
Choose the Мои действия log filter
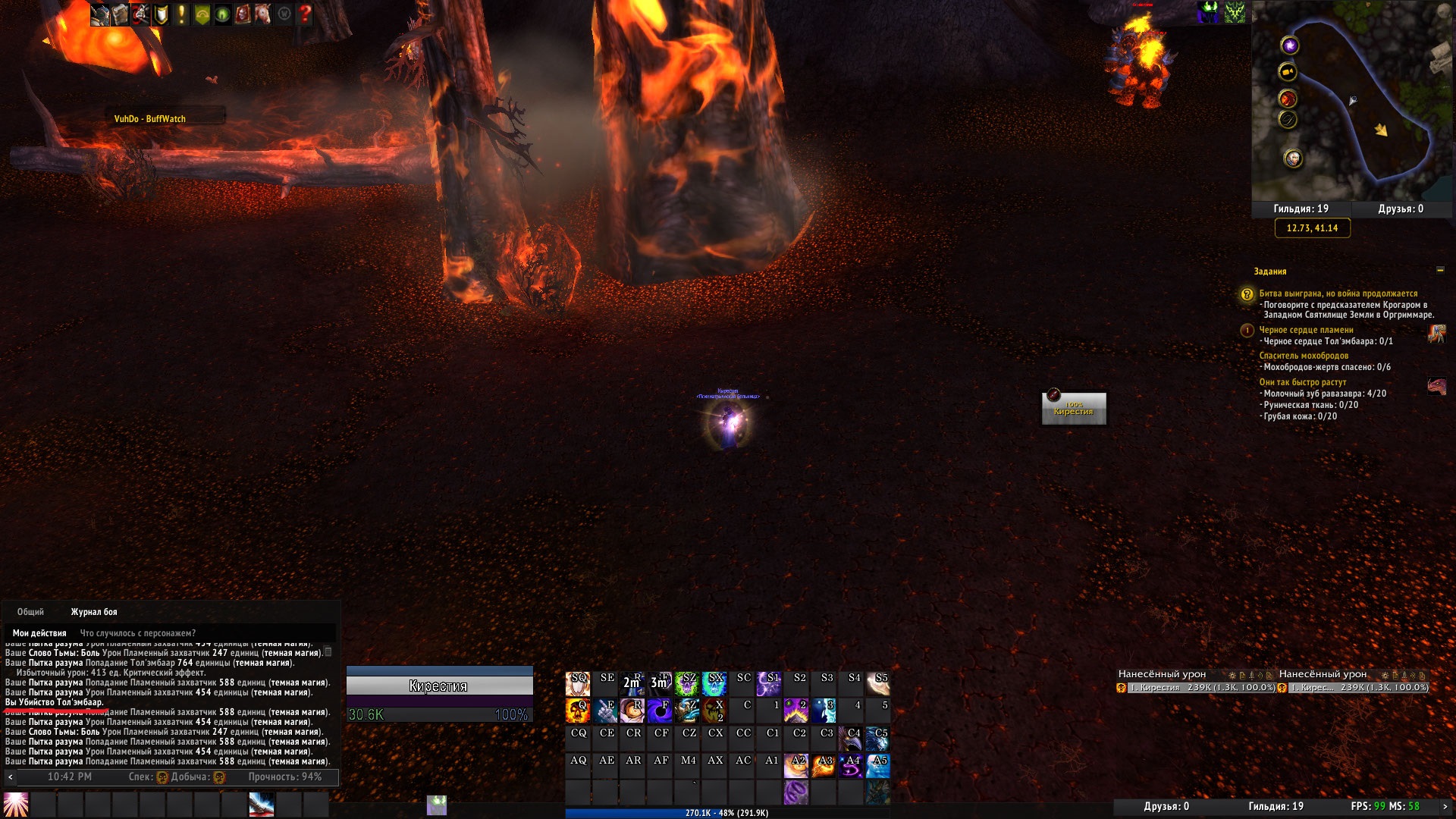tap(39, 633)
